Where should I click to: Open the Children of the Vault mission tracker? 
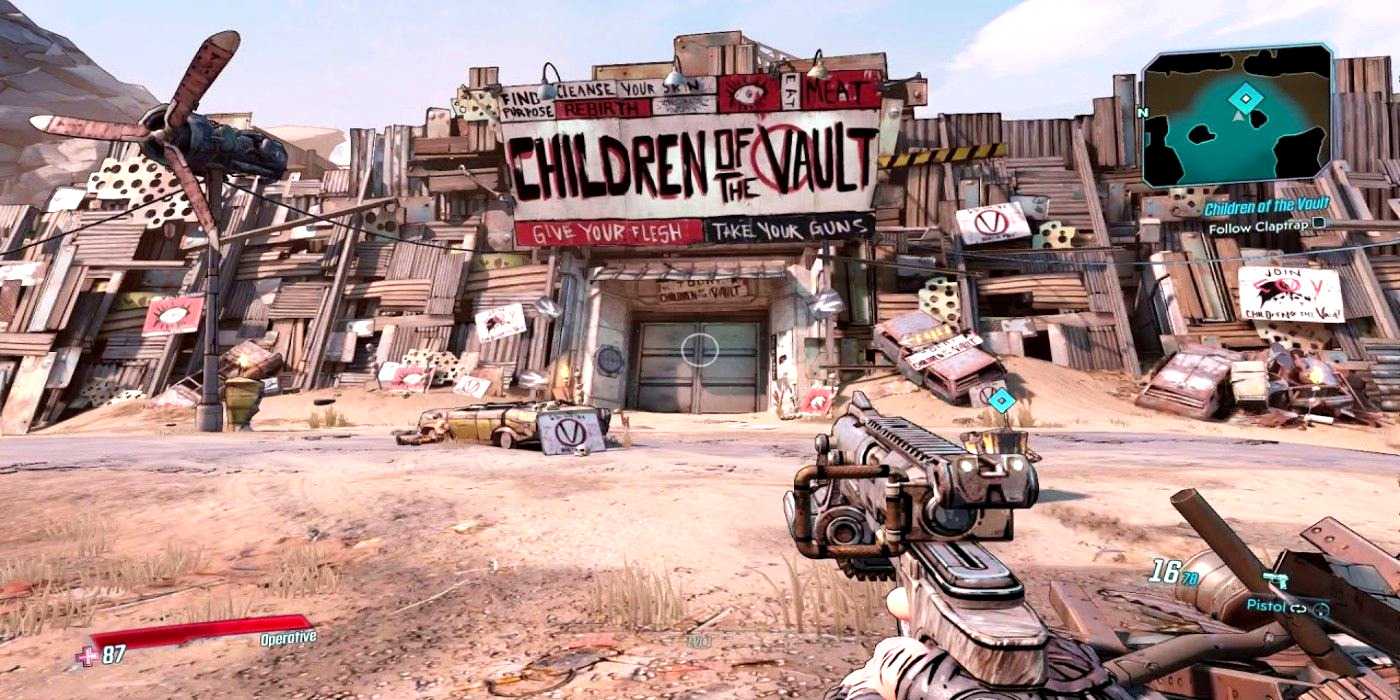(x=1266, y=208)
